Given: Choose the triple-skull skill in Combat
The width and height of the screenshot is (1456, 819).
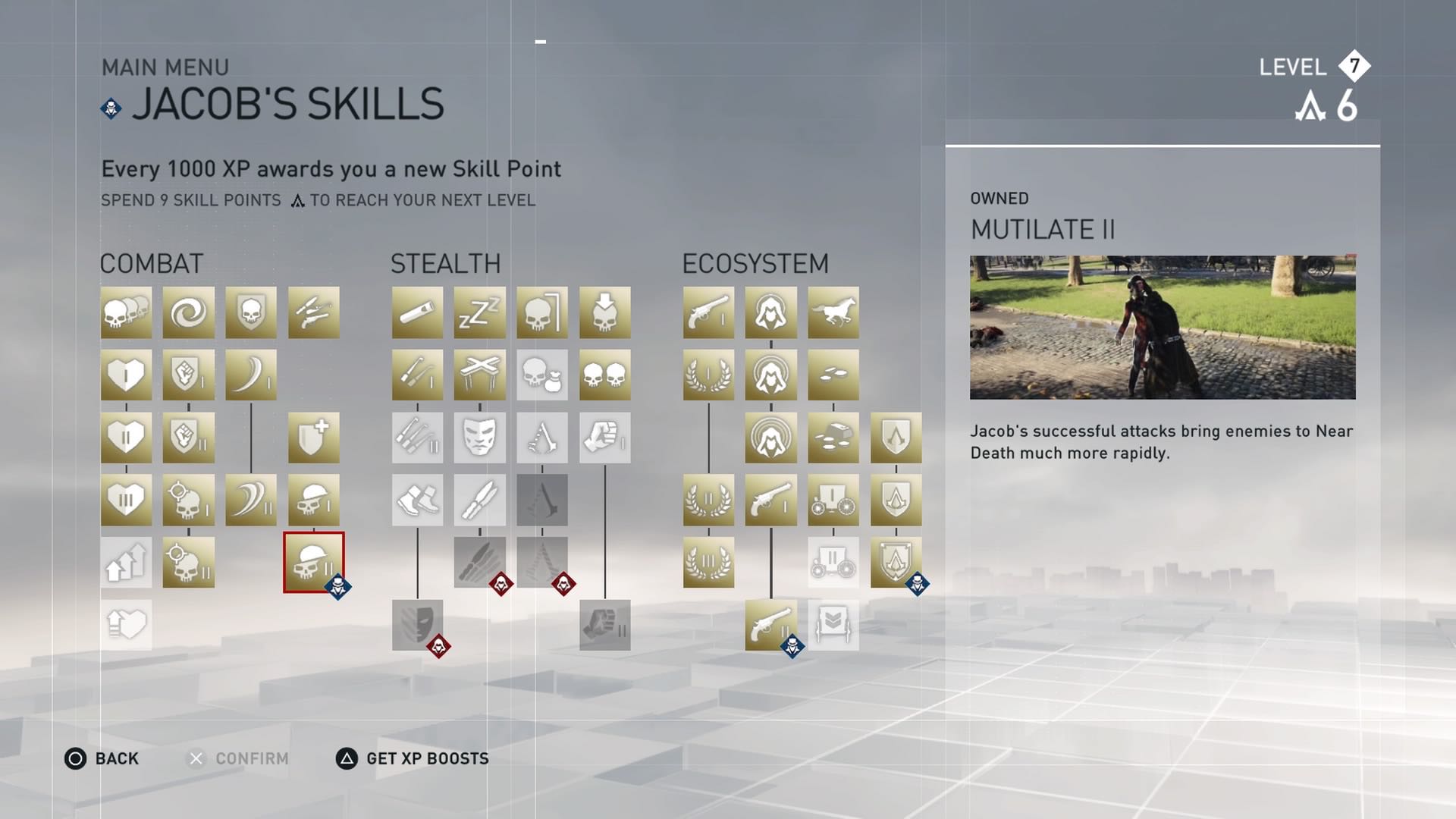Looking at the screenshot, I should (x=126, y=312).
